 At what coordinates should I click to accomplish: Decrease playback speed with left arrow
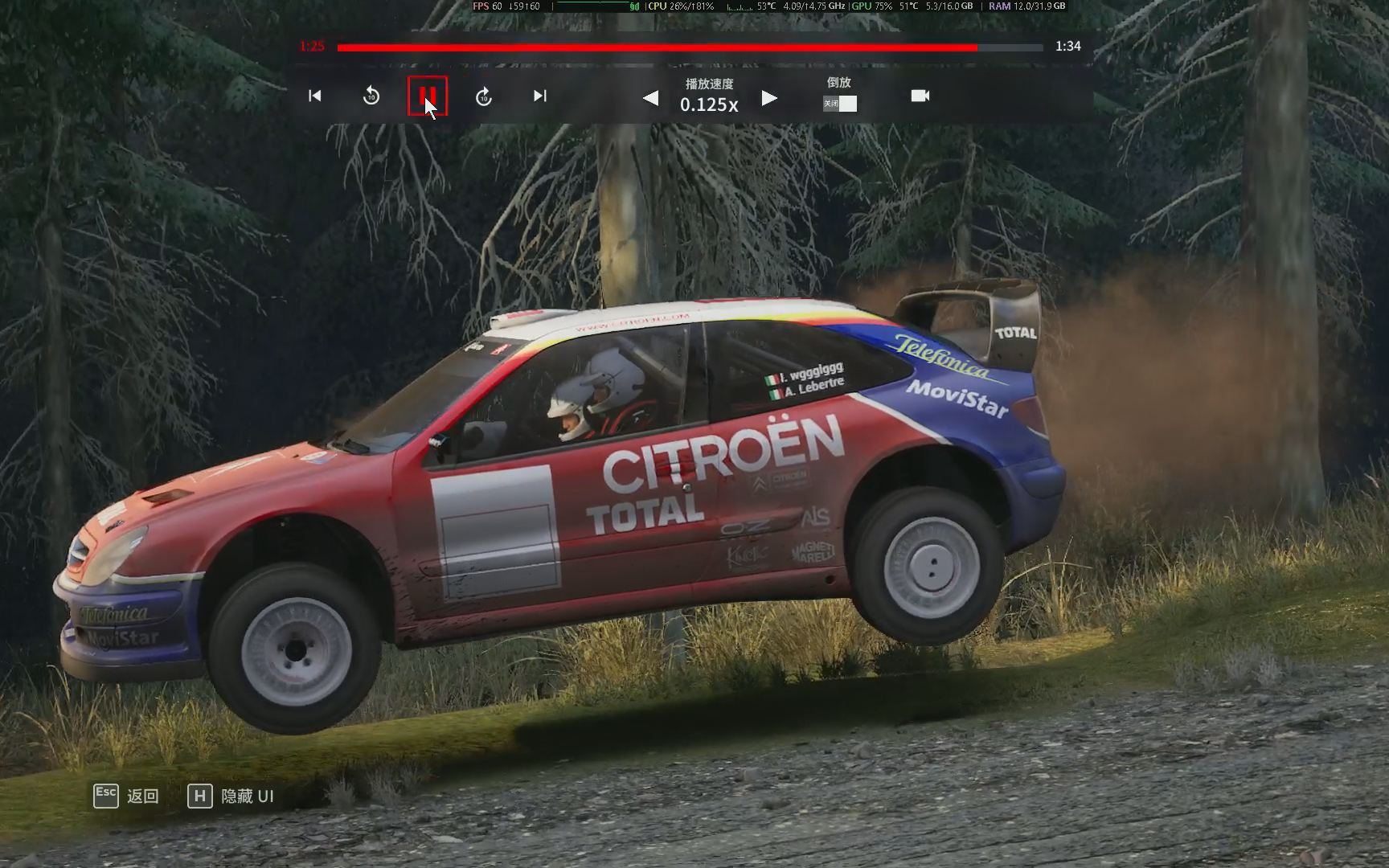pos(651,98)
